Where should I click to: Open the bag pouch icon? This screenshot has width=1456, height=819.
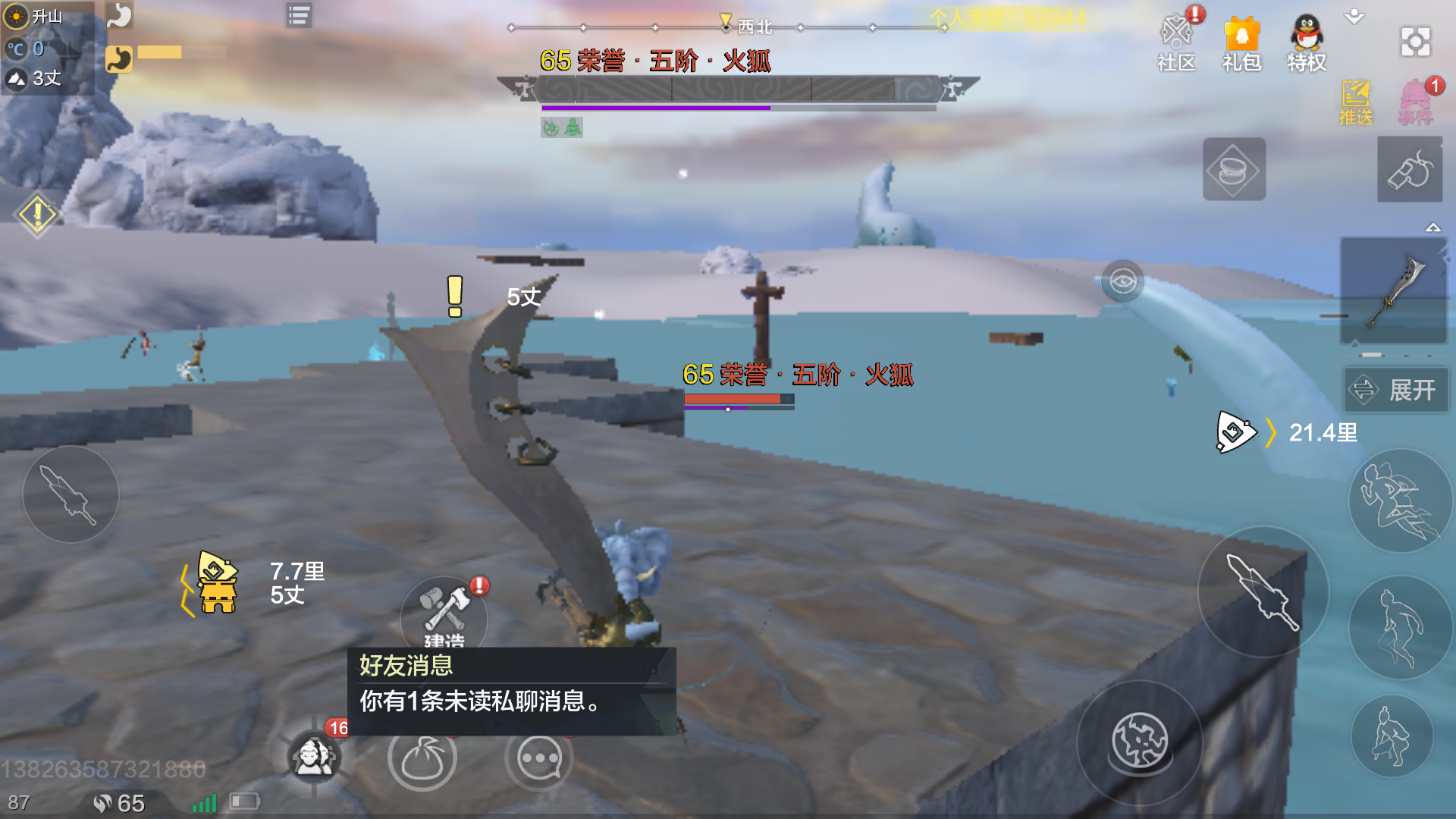click(x=422, y=758)
